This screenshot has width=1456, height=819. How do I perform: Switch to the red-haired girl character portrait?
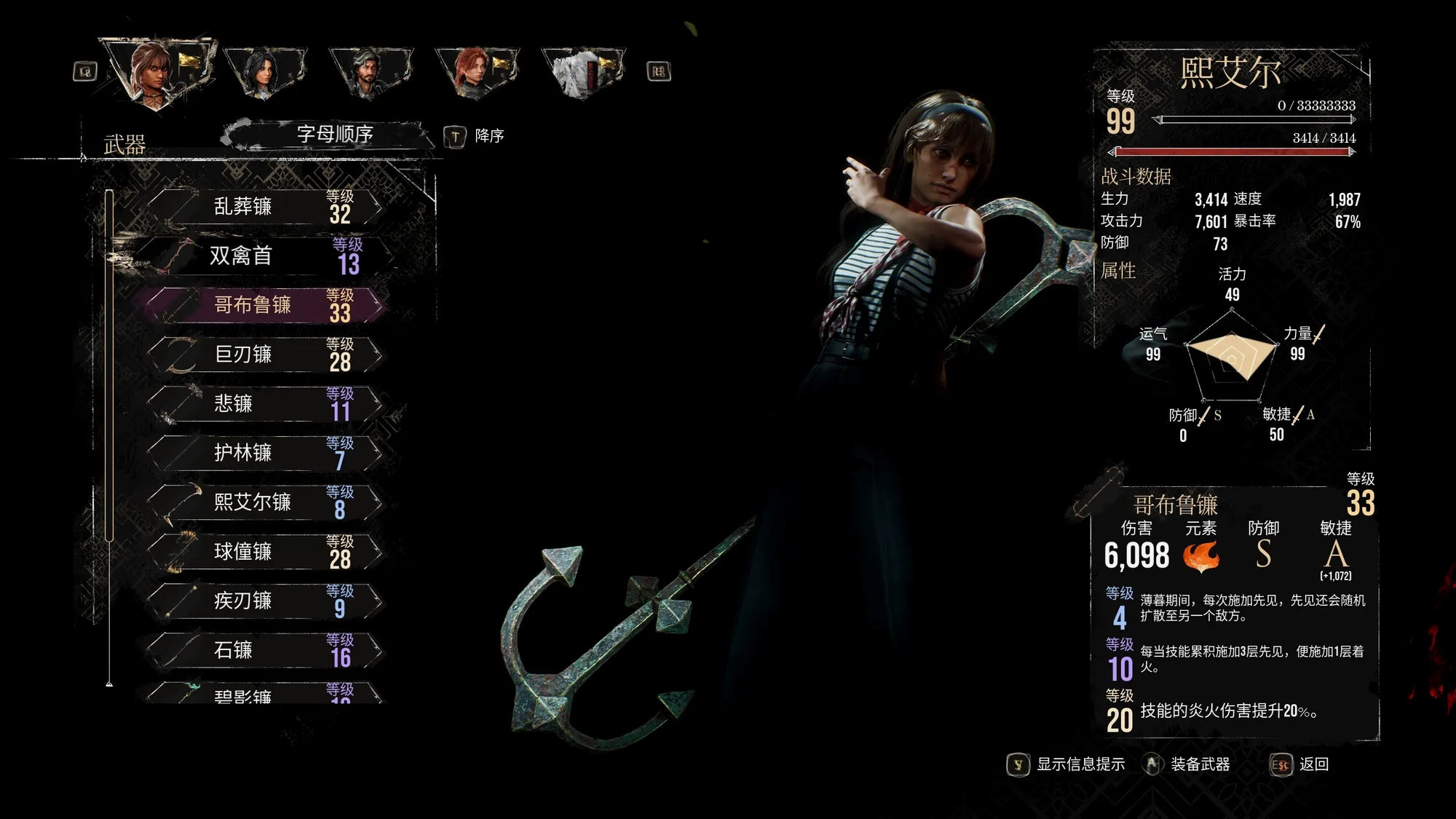[475, 72]
